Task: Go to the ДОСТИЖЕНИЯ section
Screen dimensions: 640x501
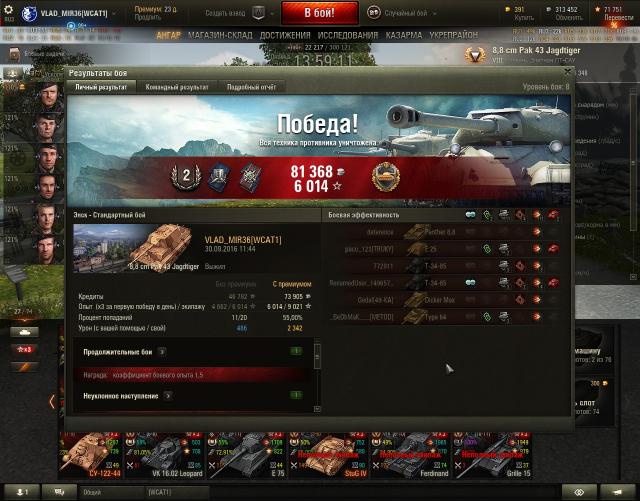Action: click(284, 35)
